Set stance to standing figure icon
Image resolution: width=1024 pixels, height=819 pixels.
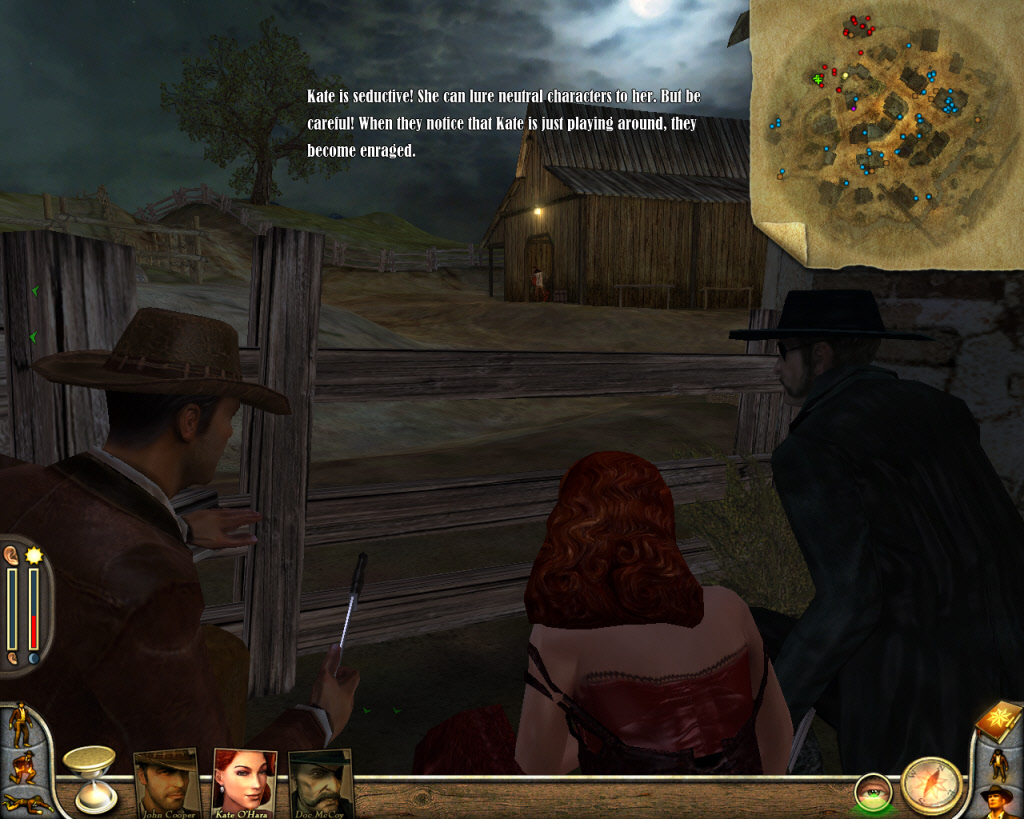coord(20,725)
